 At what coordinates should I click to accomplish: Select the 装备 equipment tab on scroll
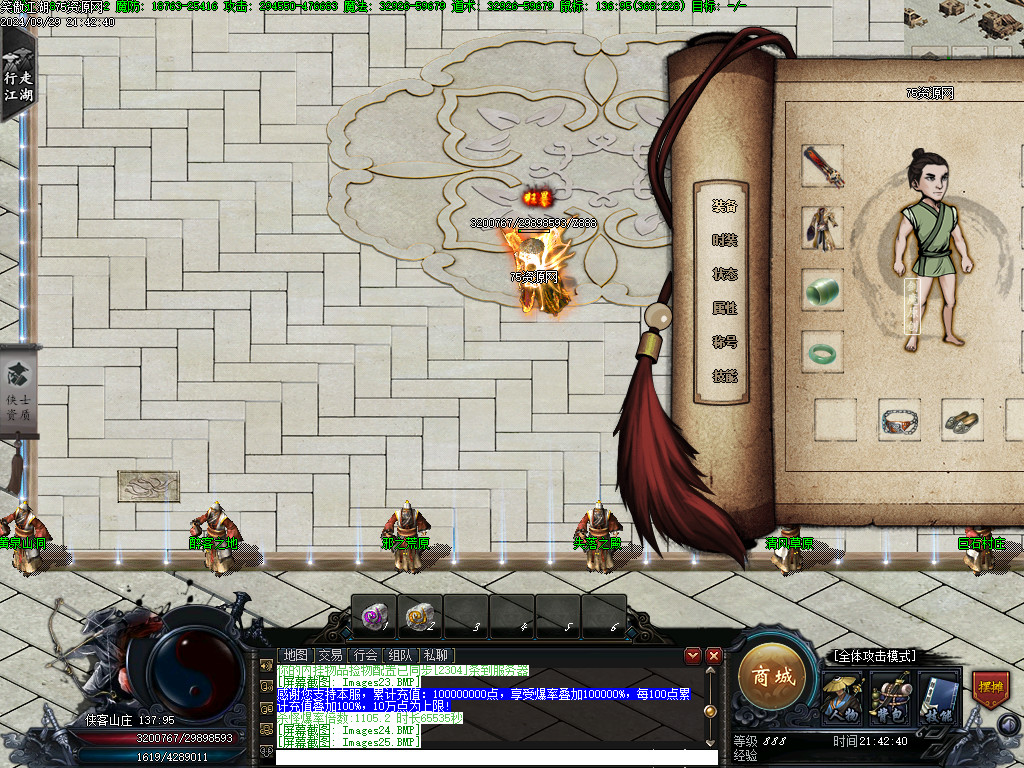724,206
